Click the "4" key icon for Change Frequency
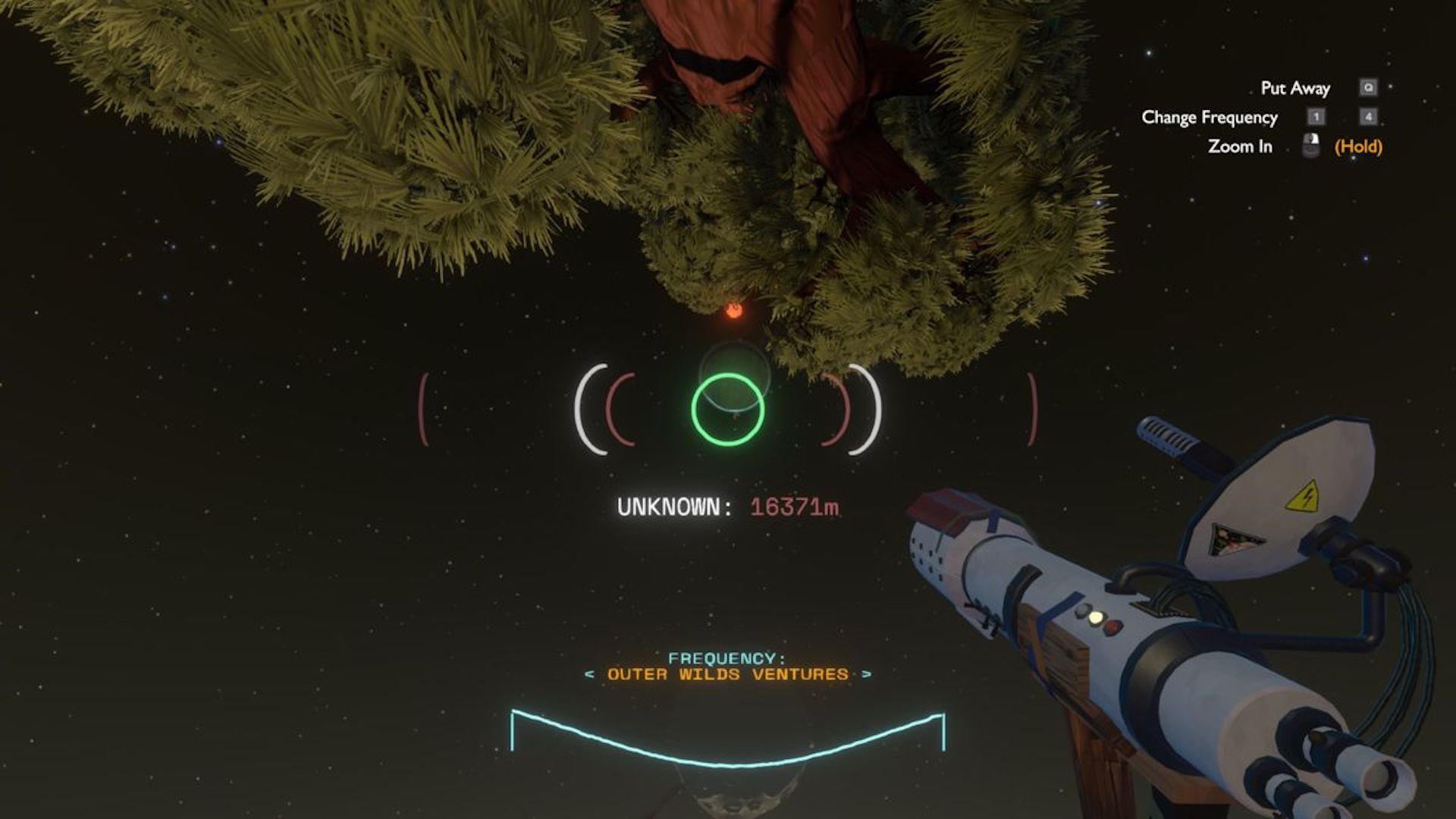1456x819 pixels. click(x=1369, y=118)
